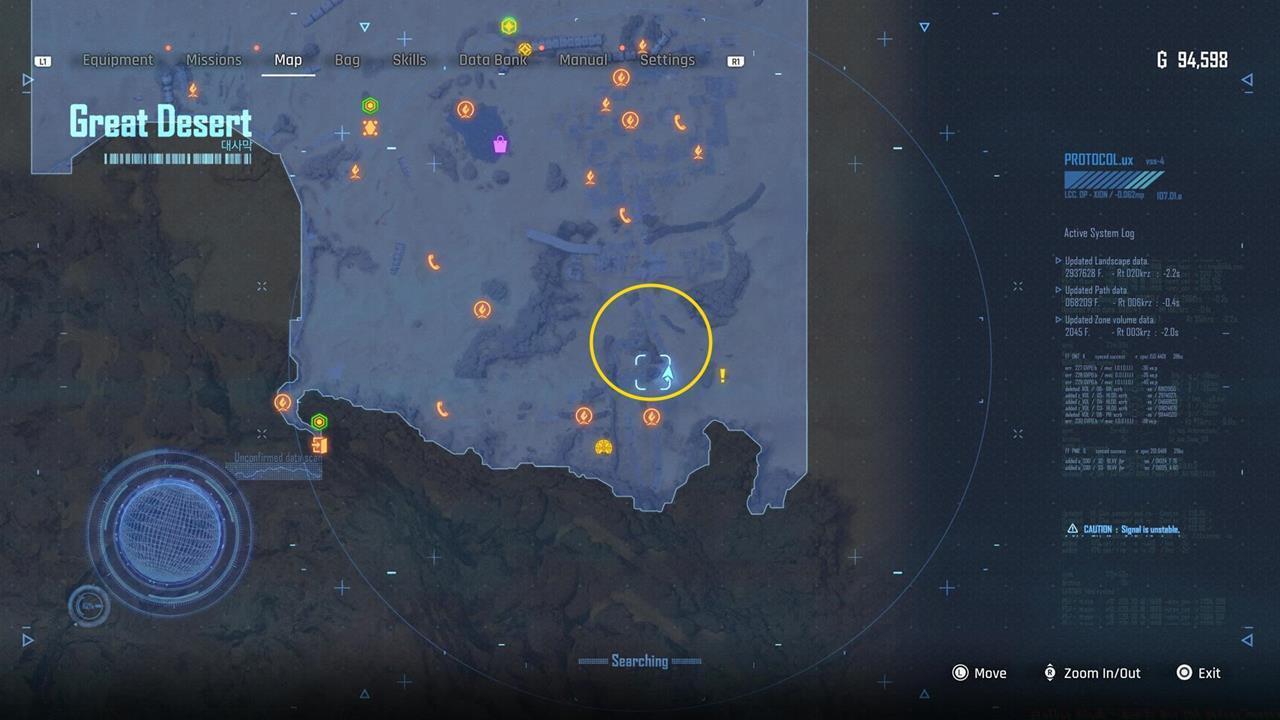This screenshot has height=720, width=1280.
Task: Open the Skills tab
Action: click(x=409, y=60)
